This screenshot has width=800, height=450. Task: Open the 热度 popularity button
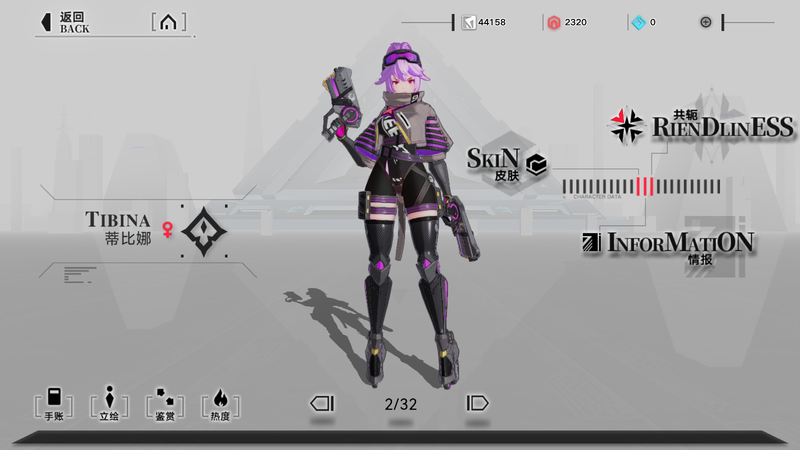(x=220, y=402)
